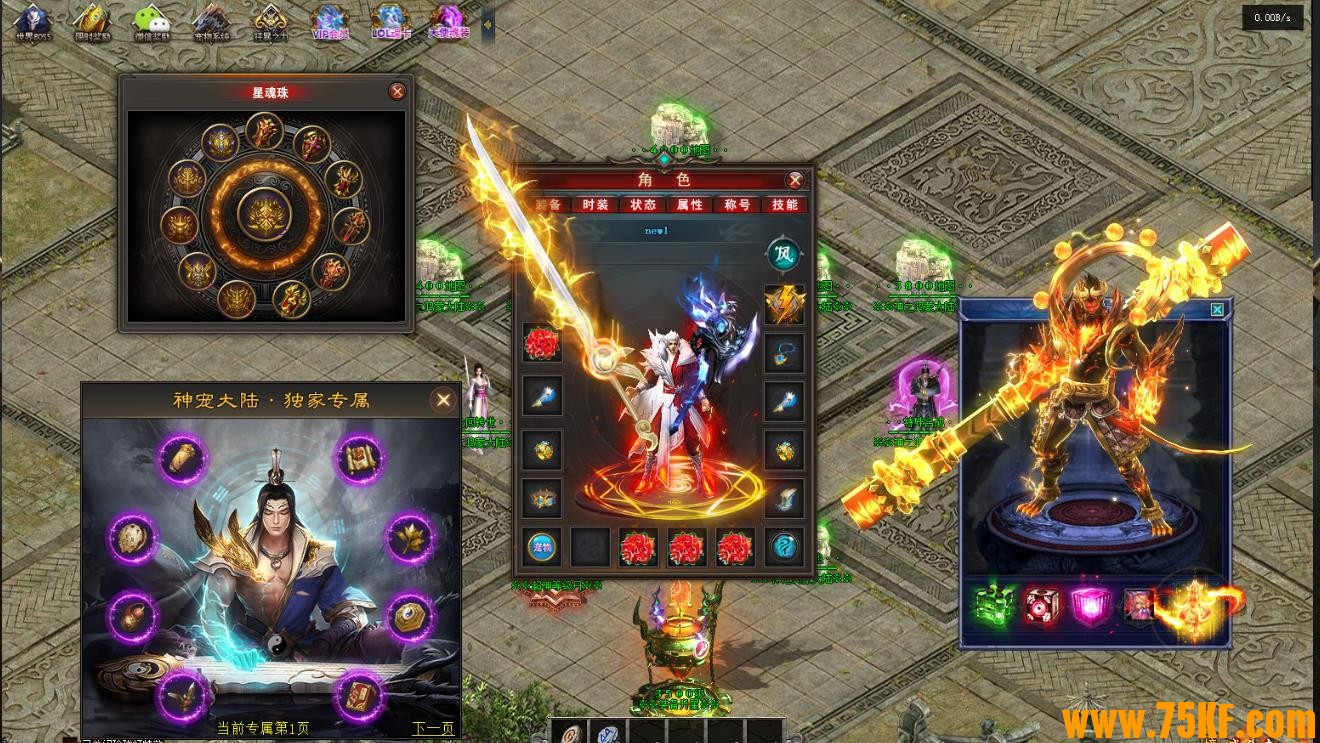The height and width of the screenshot is (743, 1320).
Task: Select the lightning bolt equipment slot
Action: click(785, 304)
